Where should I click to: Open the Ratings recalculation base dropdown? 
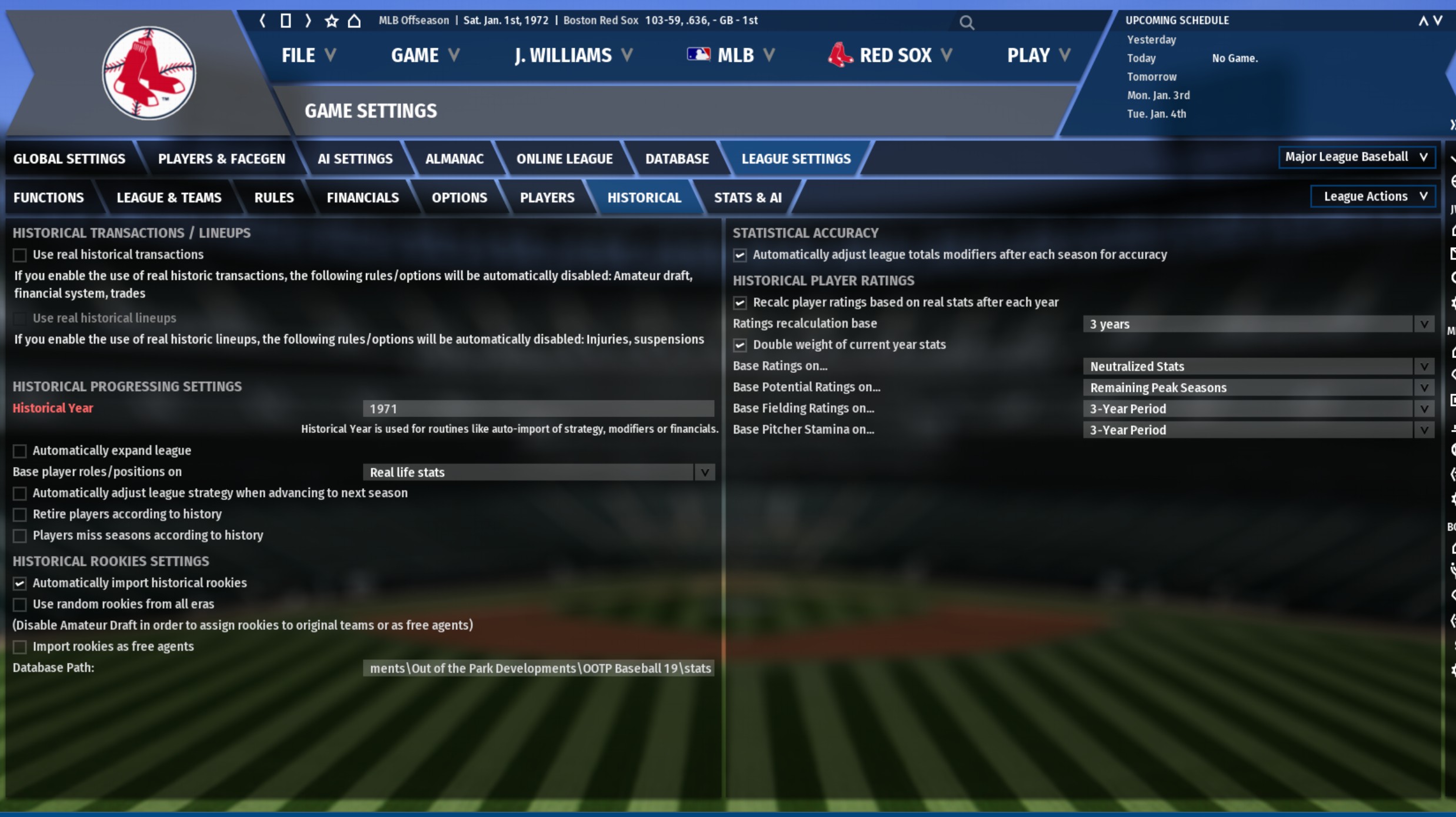point(1258,324)
